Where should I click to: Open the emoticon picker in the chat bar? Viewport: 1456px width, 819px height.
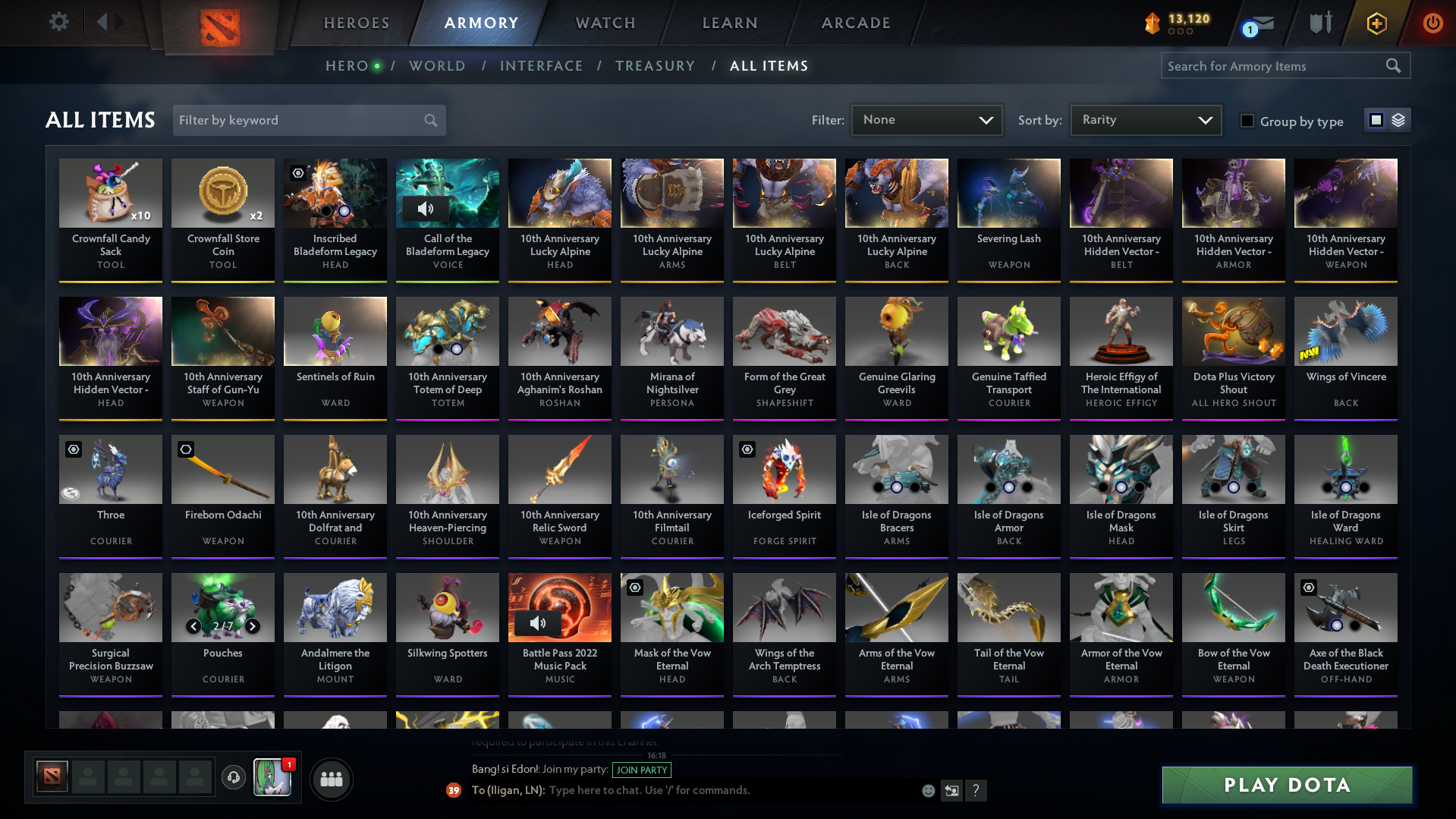tap(928, 790)
